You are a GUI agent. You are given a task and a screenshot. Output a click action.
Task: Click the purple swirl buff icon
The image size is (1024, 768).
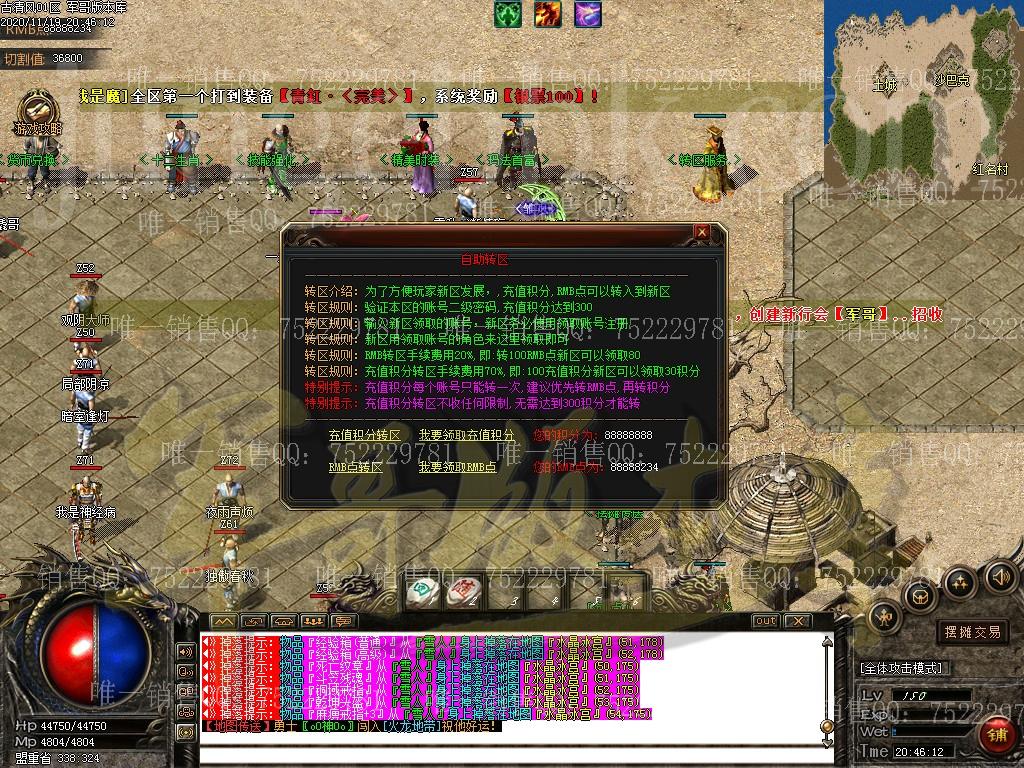tap(587, 14)
